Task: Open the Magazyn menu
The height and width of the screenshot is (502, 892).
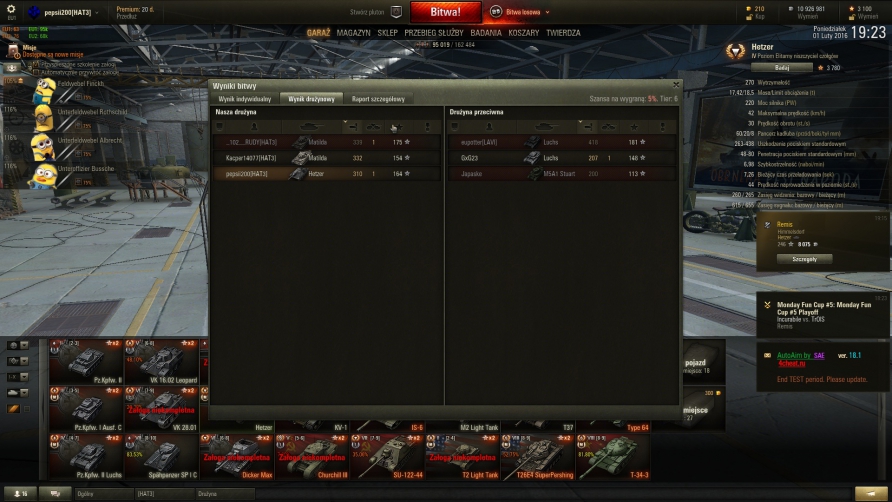Action: click(x=353, y=33)
